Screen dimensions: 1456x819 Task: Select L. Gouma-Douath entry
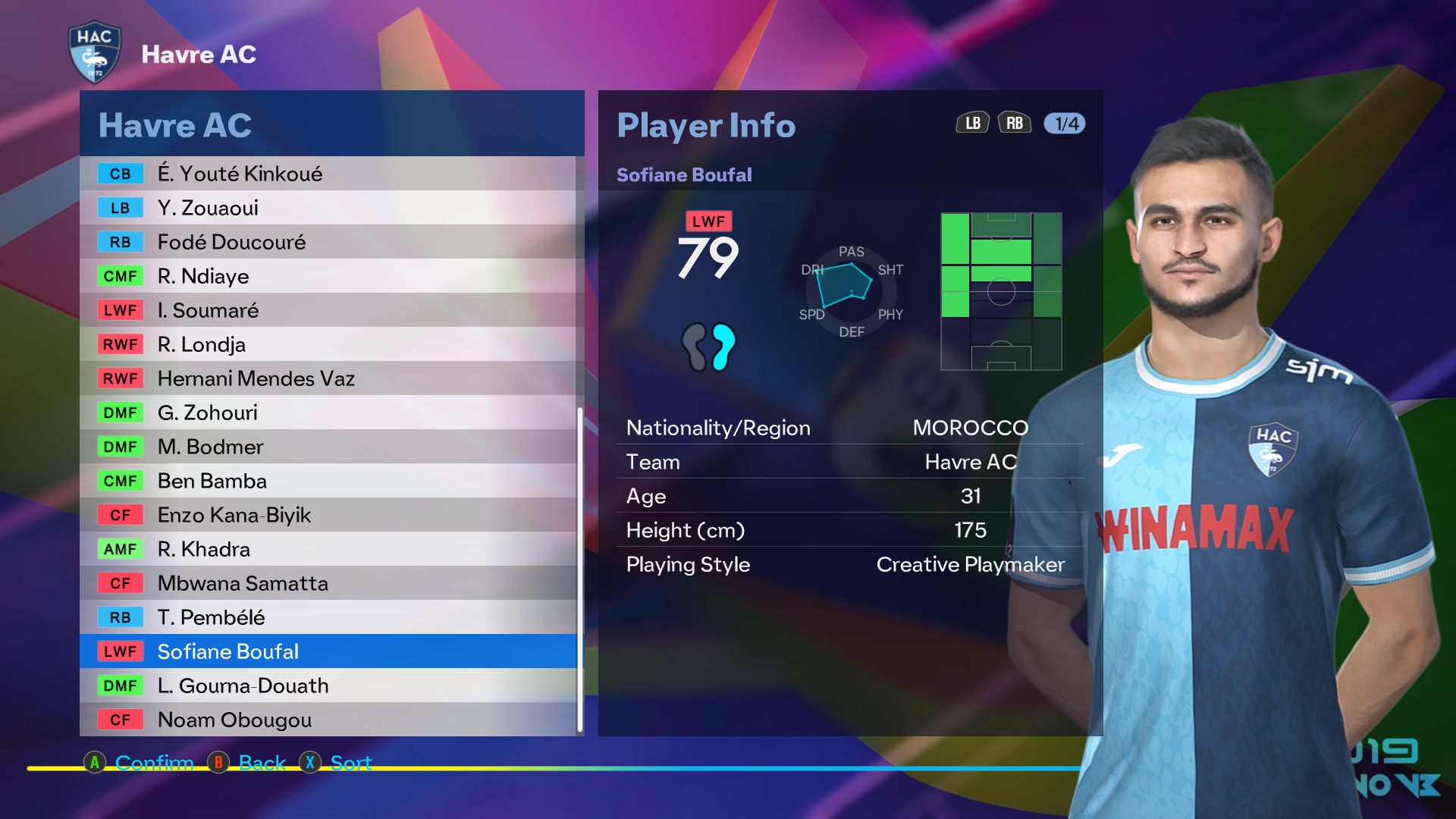coord(328,686)
